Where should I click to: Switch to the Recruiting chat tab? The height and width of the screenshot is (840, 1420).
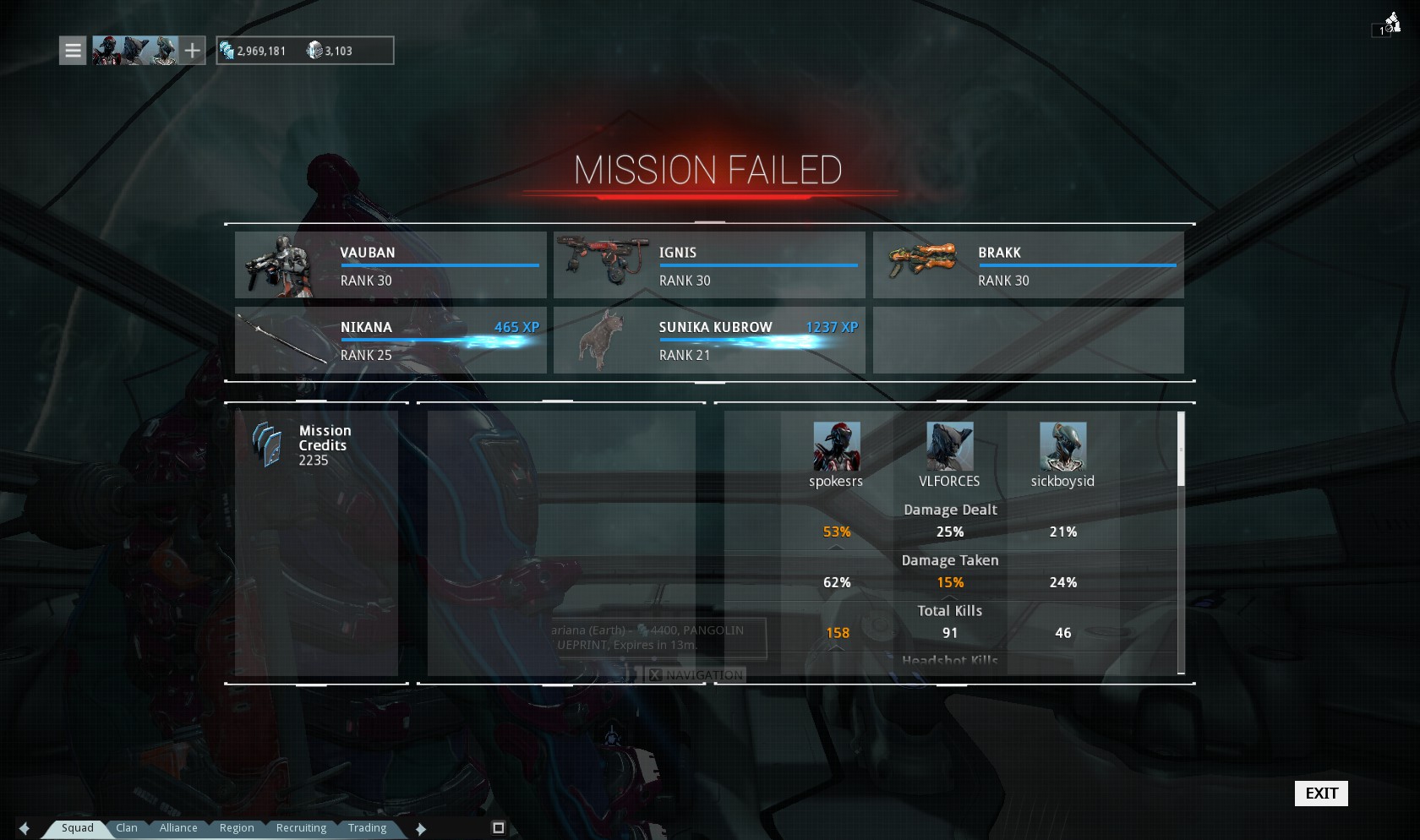tap(301, 828)
